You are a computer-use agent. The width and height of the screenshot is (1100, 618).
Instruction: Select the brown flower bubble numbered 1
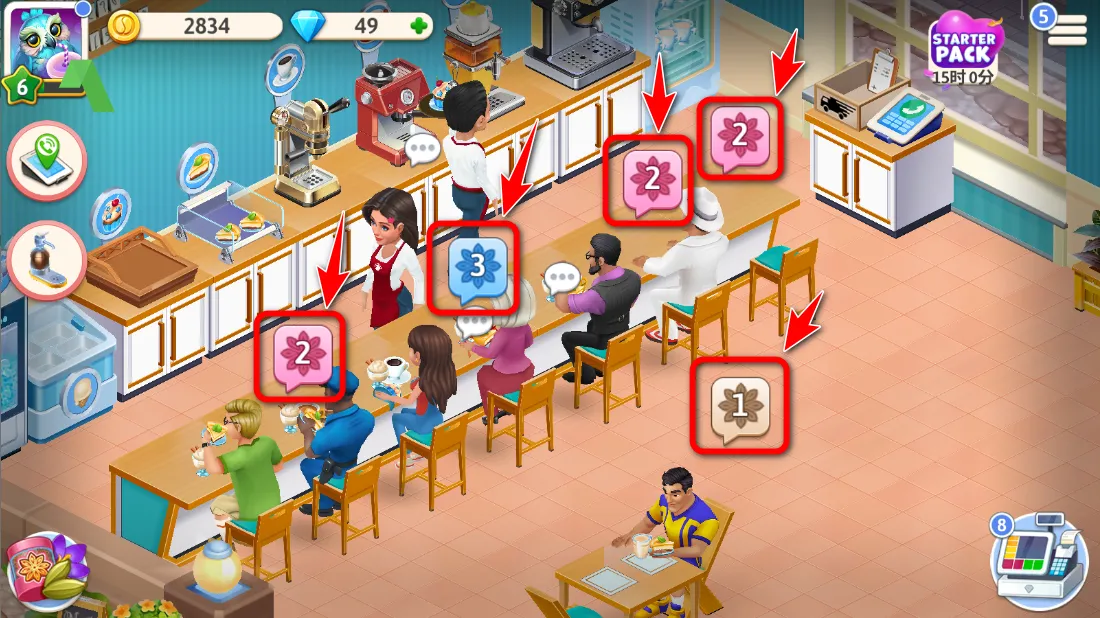(739, 405)
